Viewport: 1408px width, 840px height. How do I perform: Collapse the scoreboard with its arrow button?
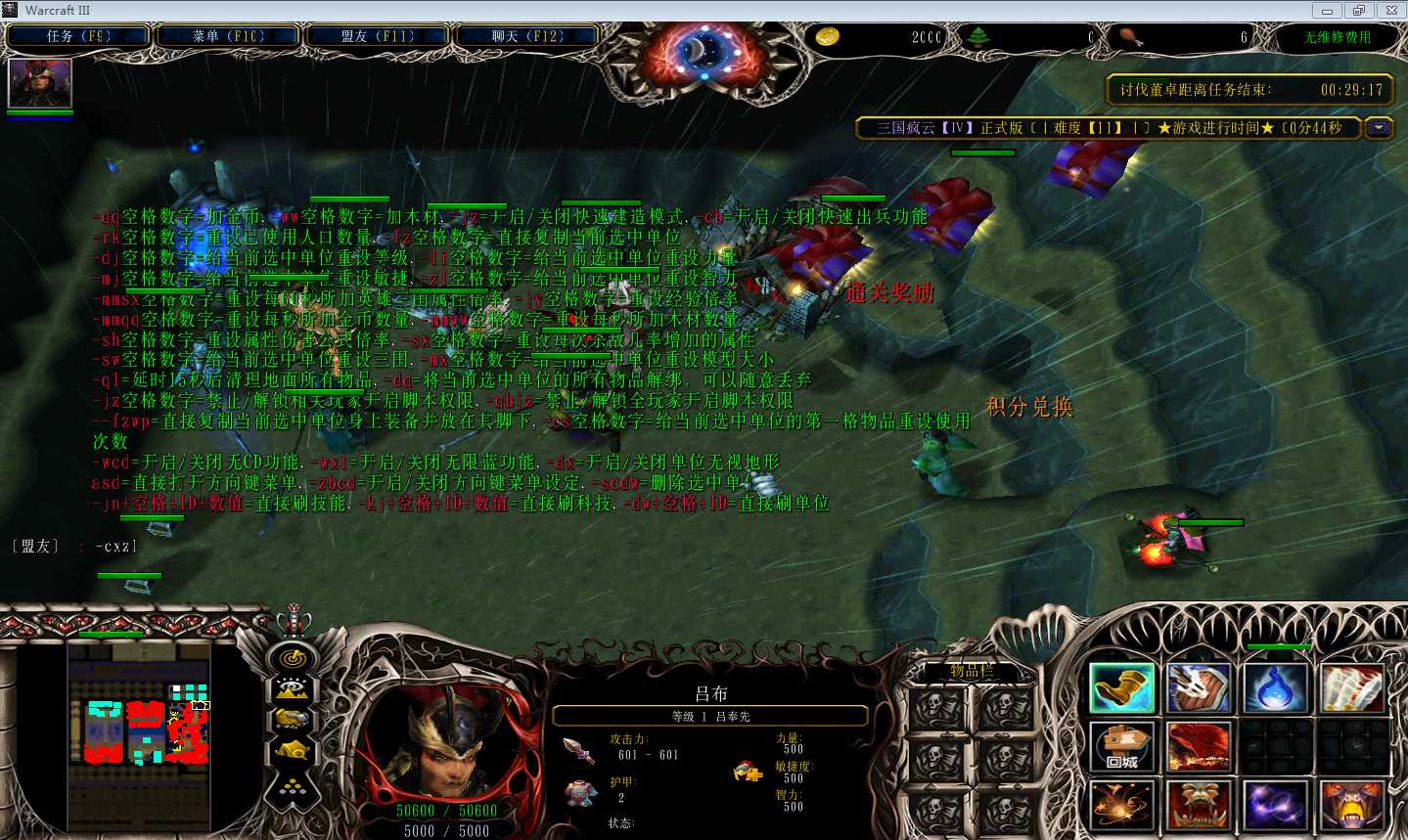[x=1380, y=128]
